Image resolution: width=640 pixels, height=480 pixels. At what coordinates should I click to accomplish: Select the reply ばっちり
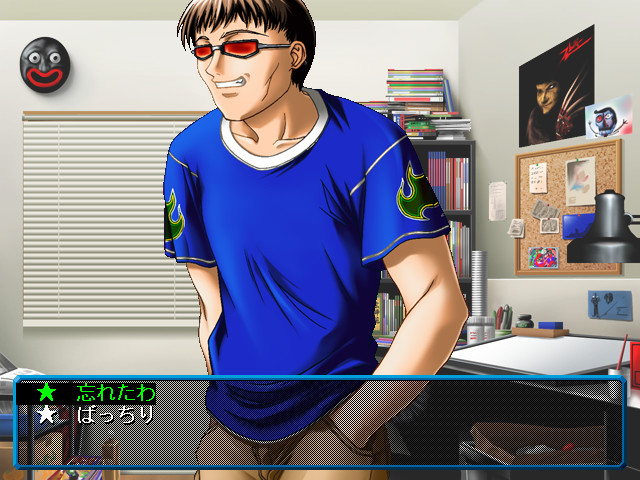tap(116, 414)
